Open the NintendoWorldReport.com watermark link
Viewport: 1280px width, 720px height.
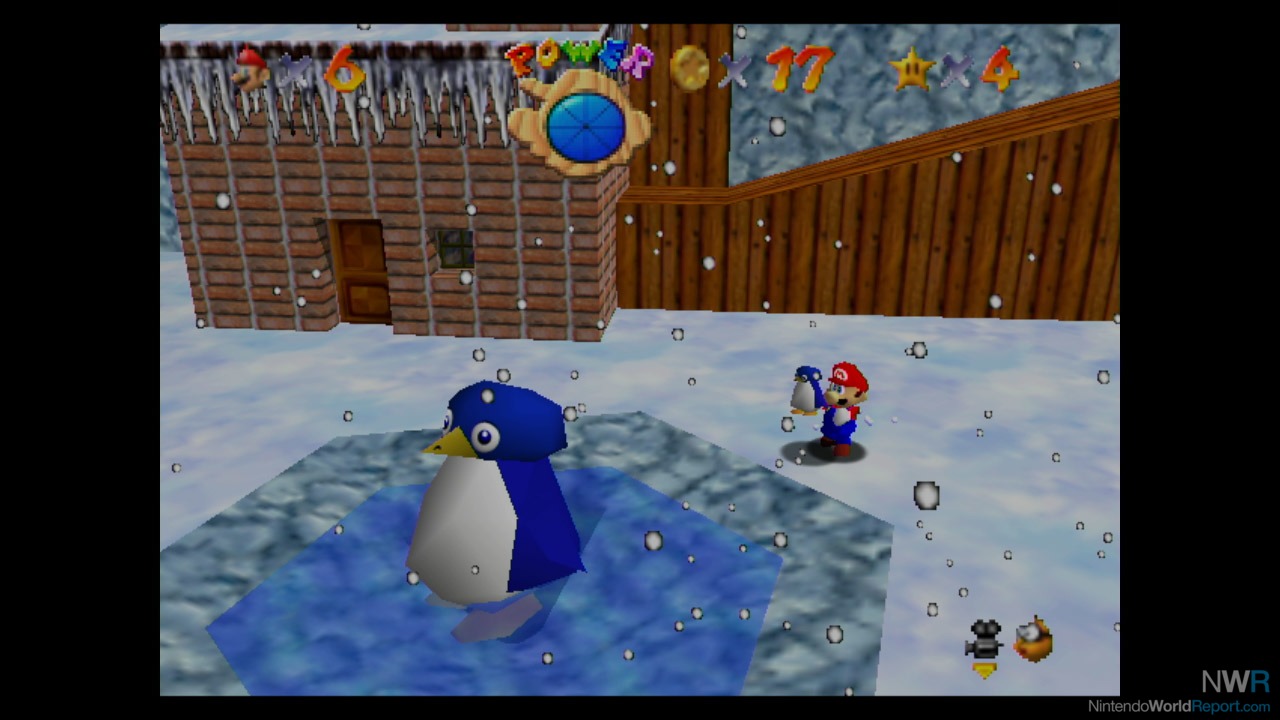pos(1180,705)
